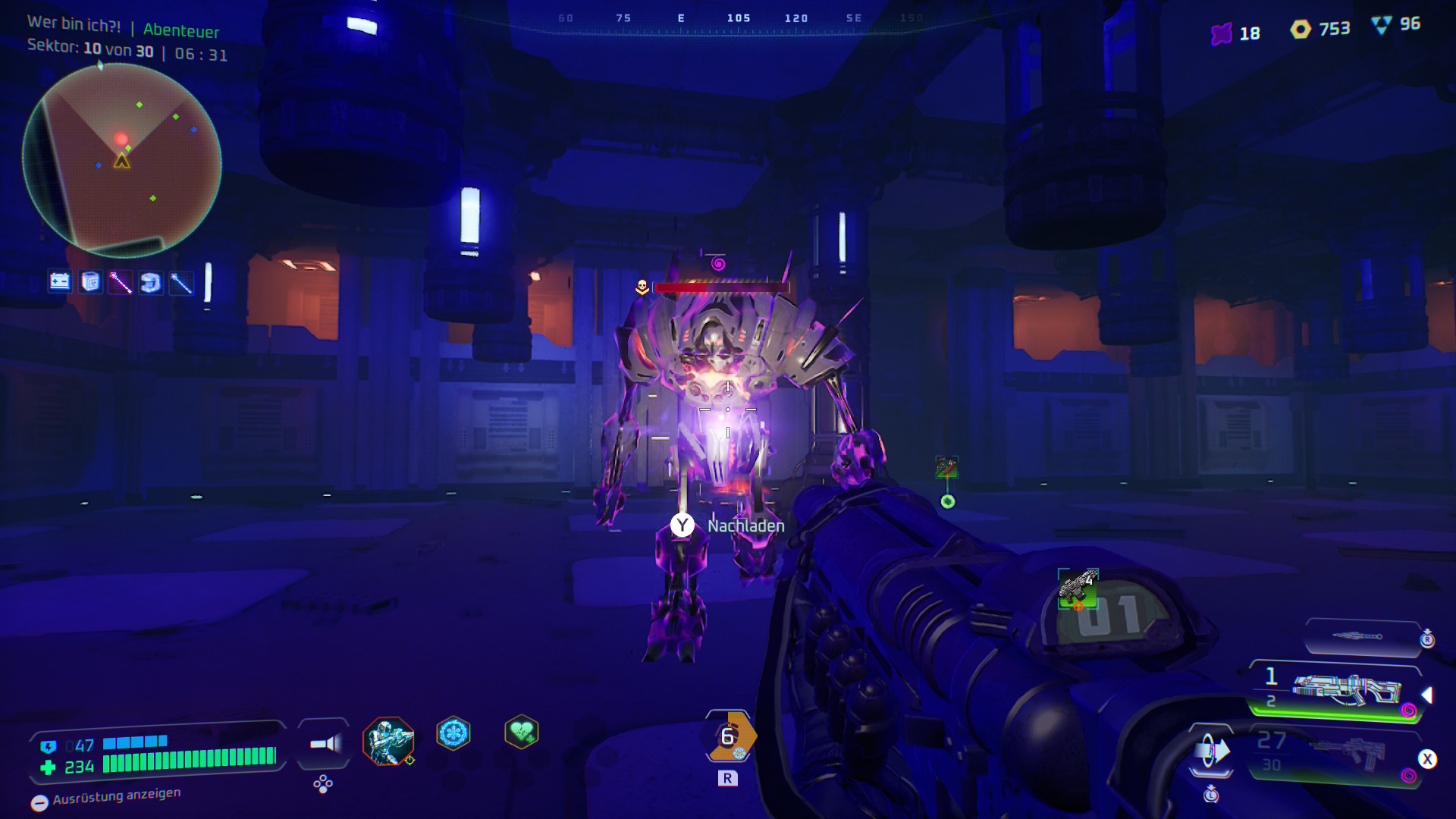The image size is (1456, 819).
Task: Click the circular minimap radar
Action: point(122,160)
